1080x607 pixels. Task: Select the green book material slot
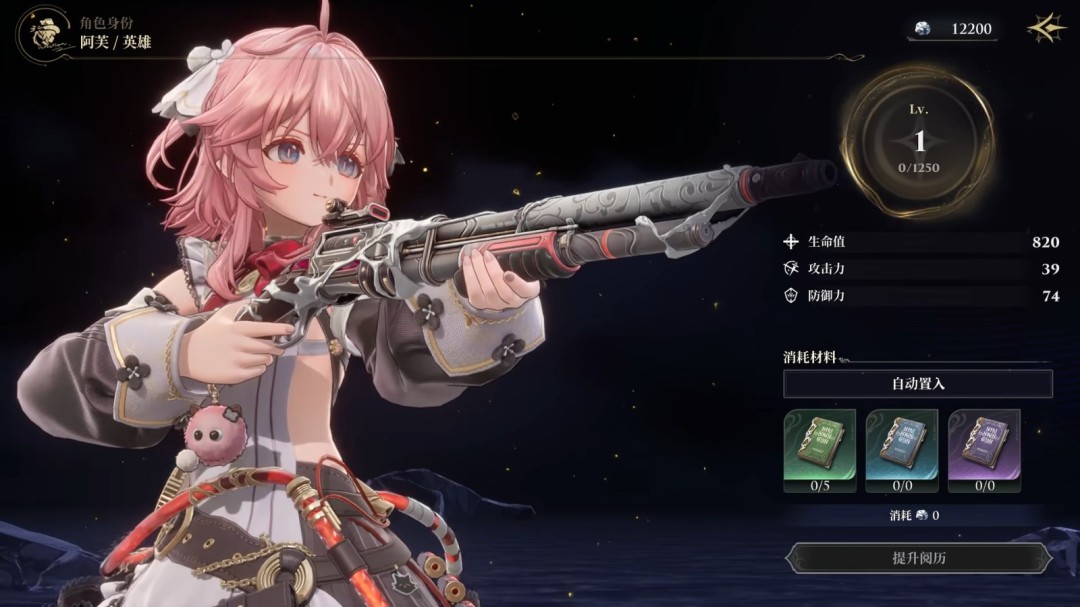[x=819, y=444]
